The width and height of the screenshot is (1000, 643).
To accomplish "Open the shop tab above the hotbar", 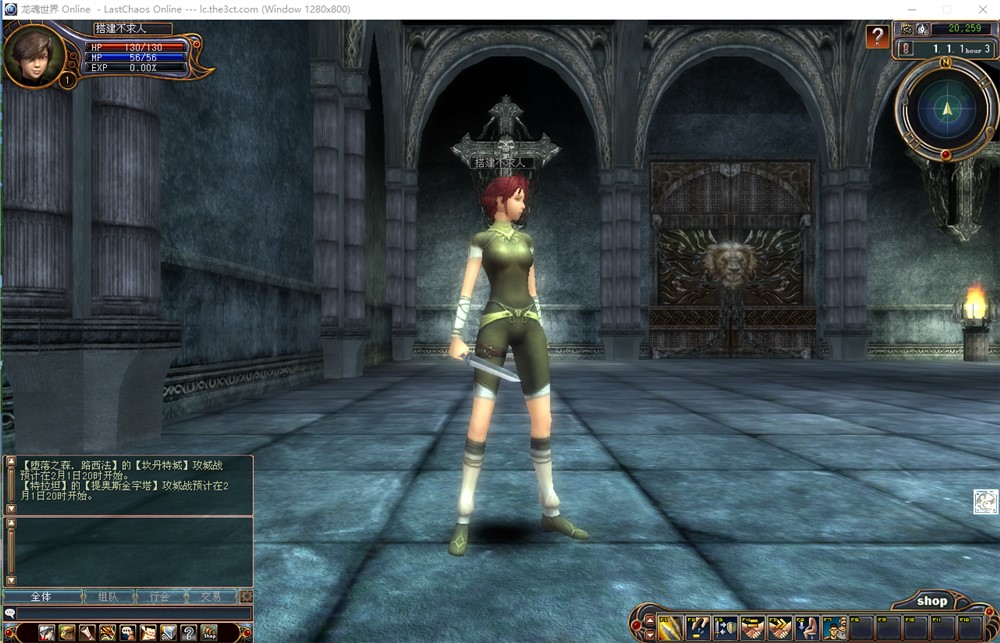I will point(931,601).
